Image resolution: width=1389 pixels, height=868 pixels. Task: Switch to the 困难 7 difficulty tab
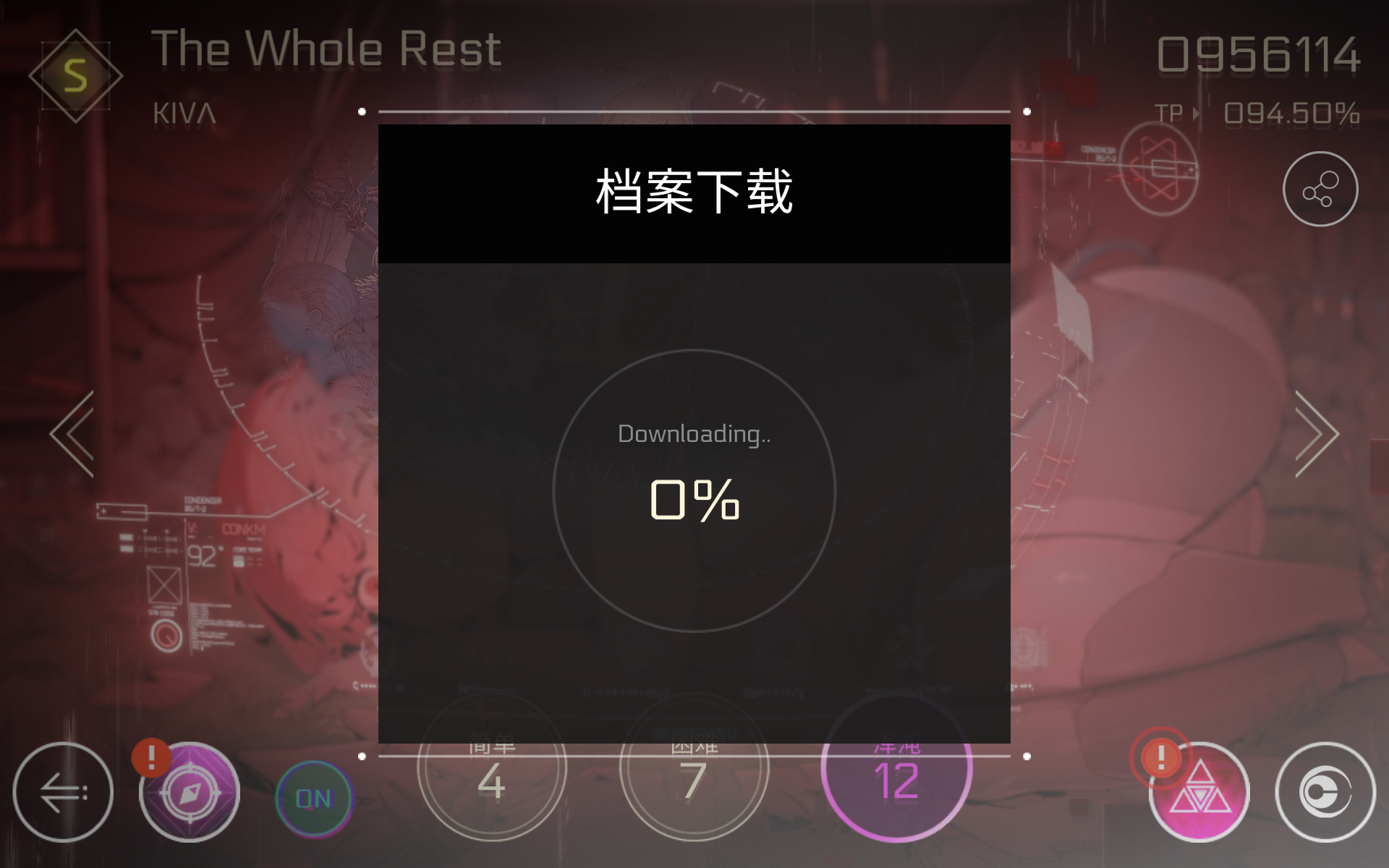pos(693,775)
